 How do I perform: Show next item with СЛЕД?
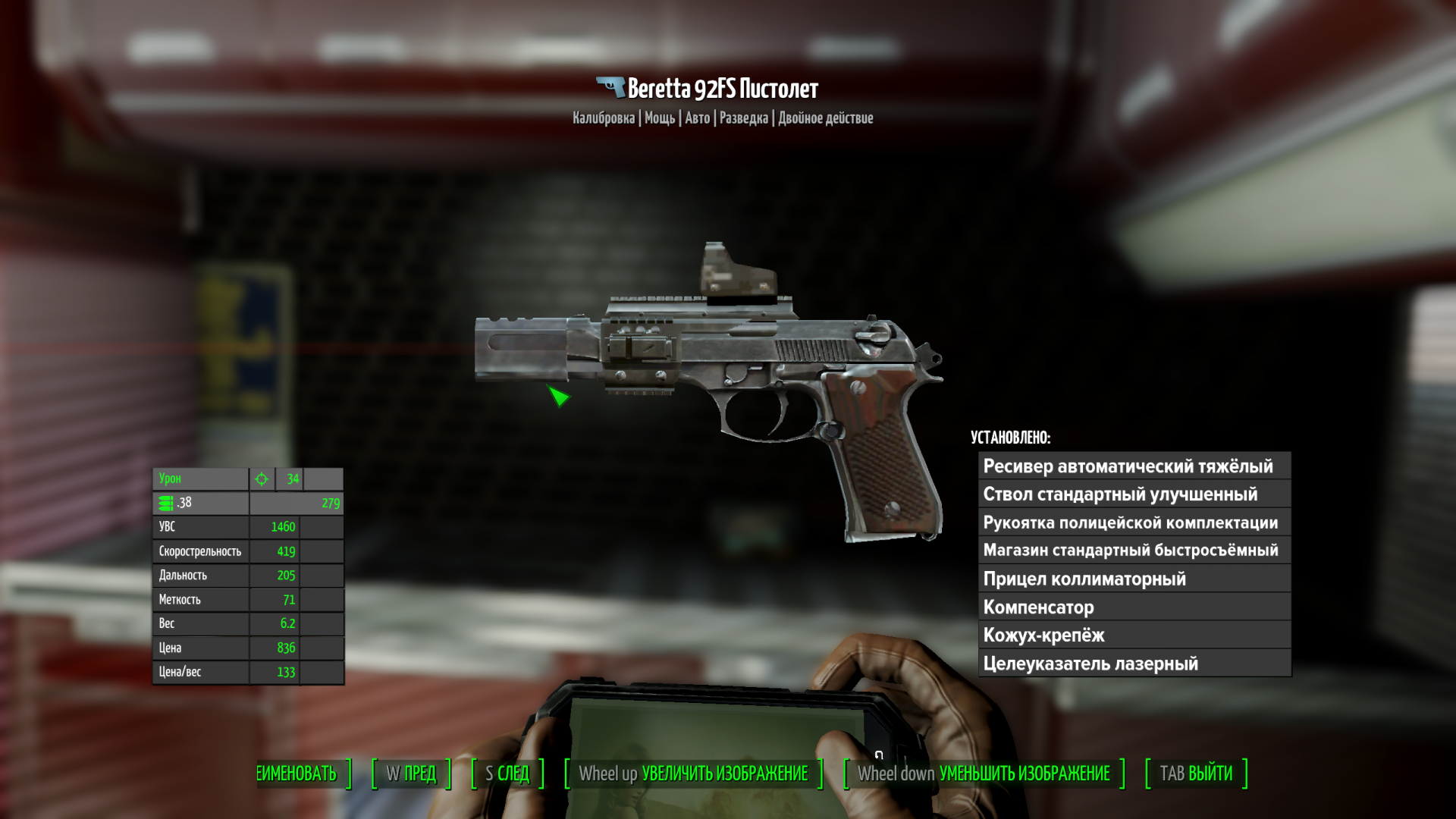click(x=507, y=773)
